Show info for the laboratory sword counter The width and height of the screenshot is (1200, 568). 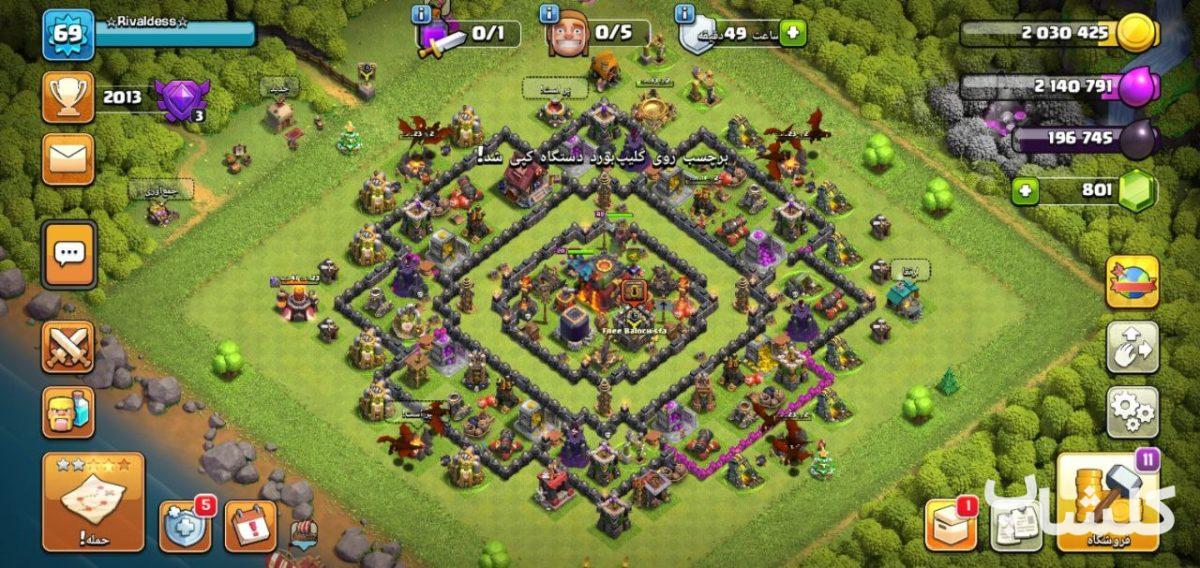click(x=421, y=14)
